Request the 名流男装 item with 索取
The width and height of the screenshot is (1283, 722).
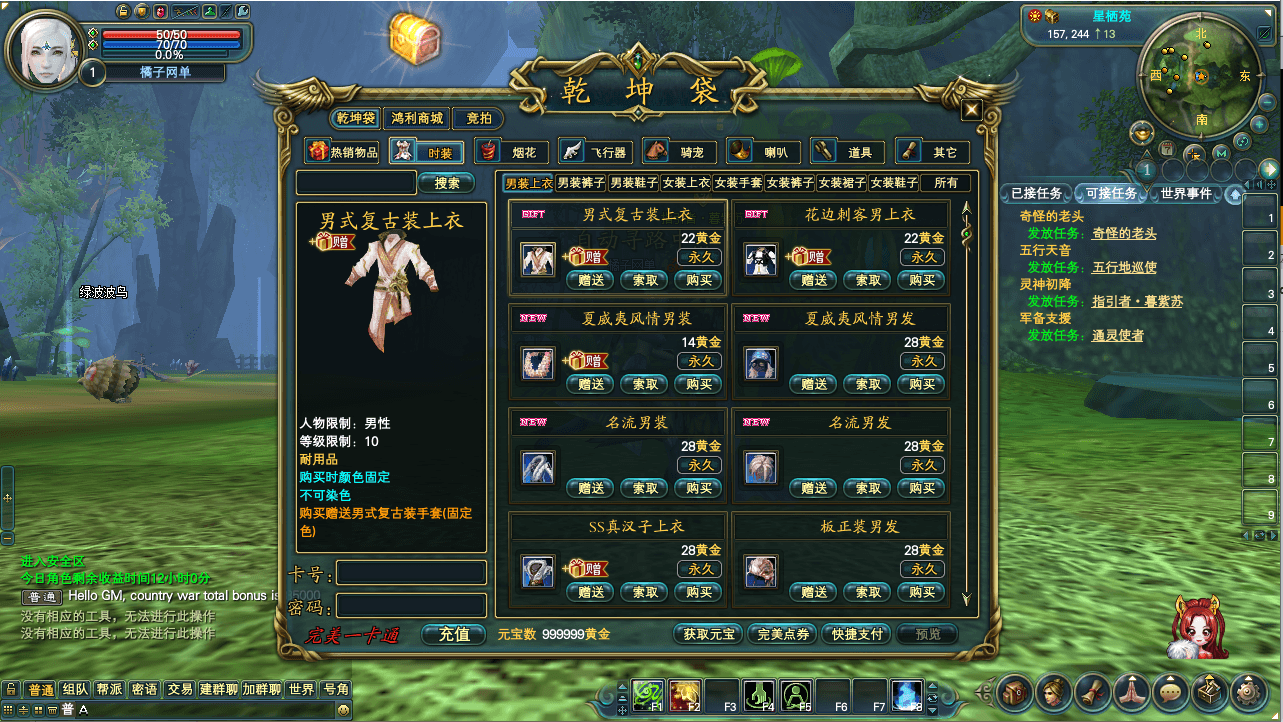[645, 488]
